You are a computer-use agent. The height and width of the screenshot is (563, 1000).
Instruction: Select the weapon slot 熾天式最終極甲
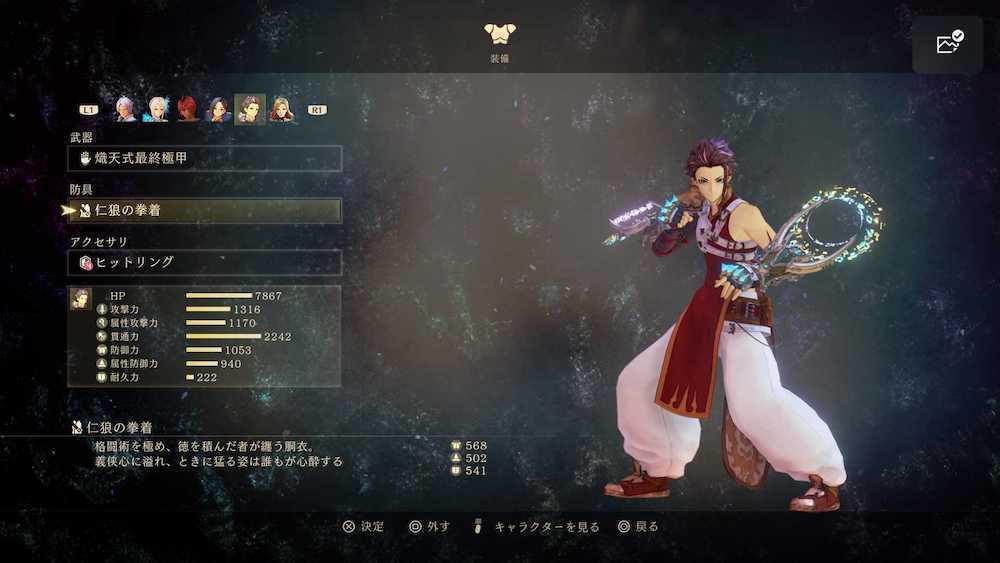click(205, 158)
